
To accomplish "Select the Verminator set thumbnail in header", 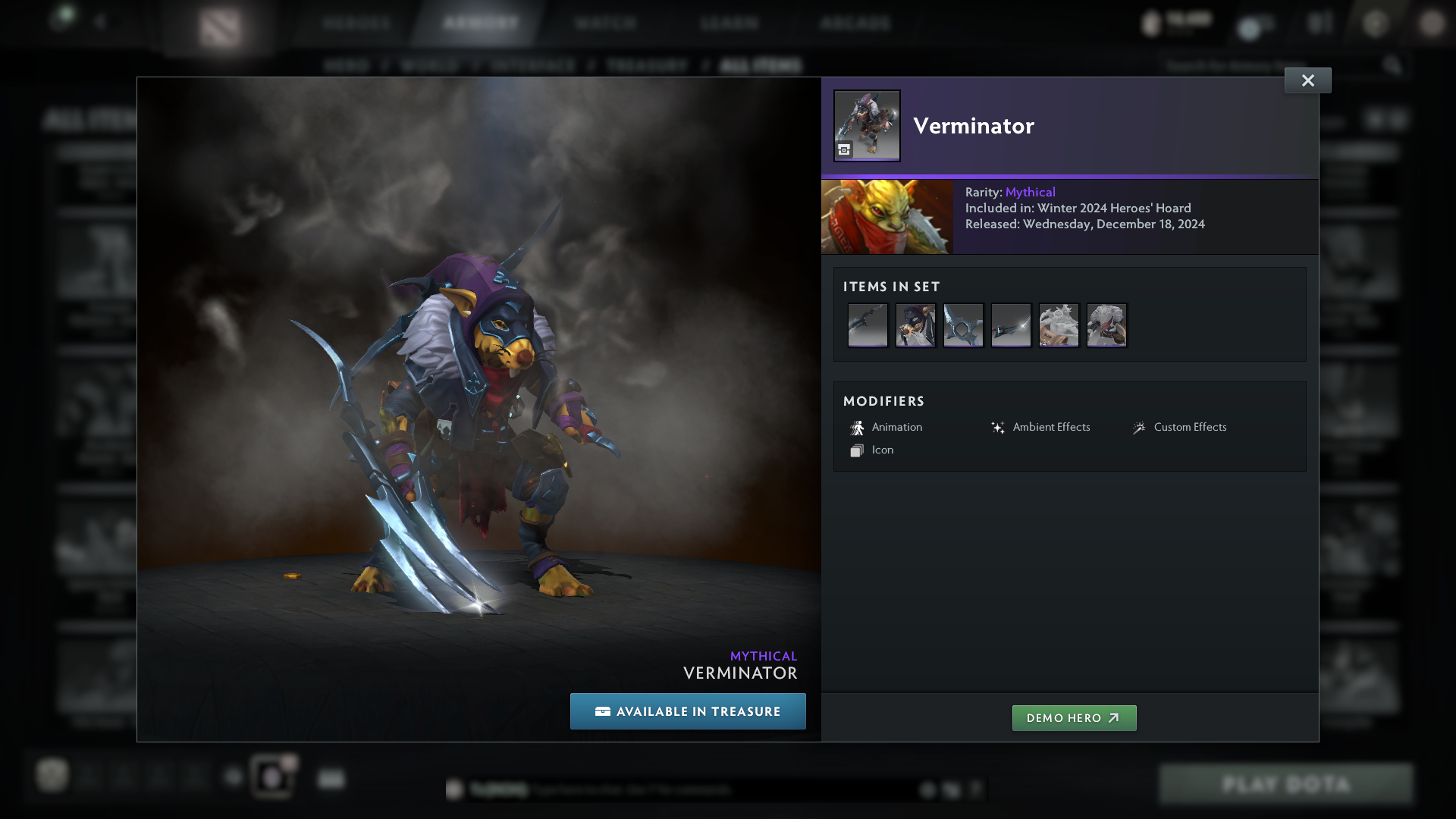I will pos(867,126).
